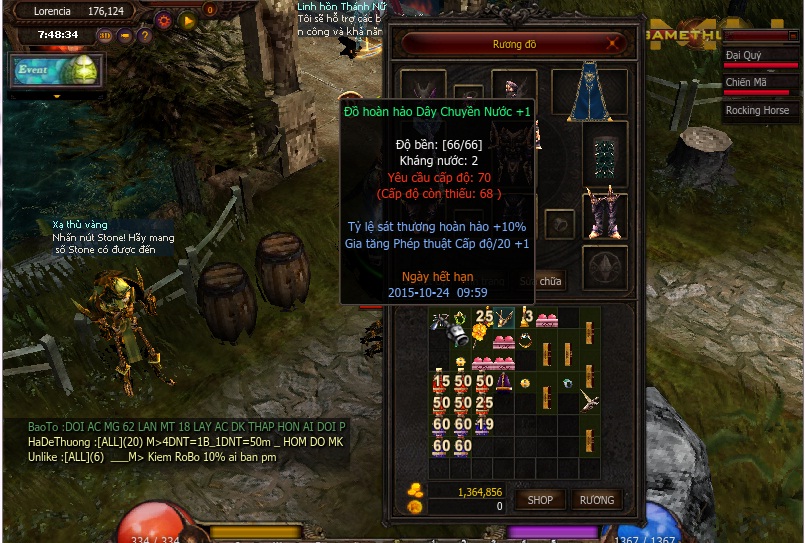Click the Sửa chữa repair button

pos(549,281)
